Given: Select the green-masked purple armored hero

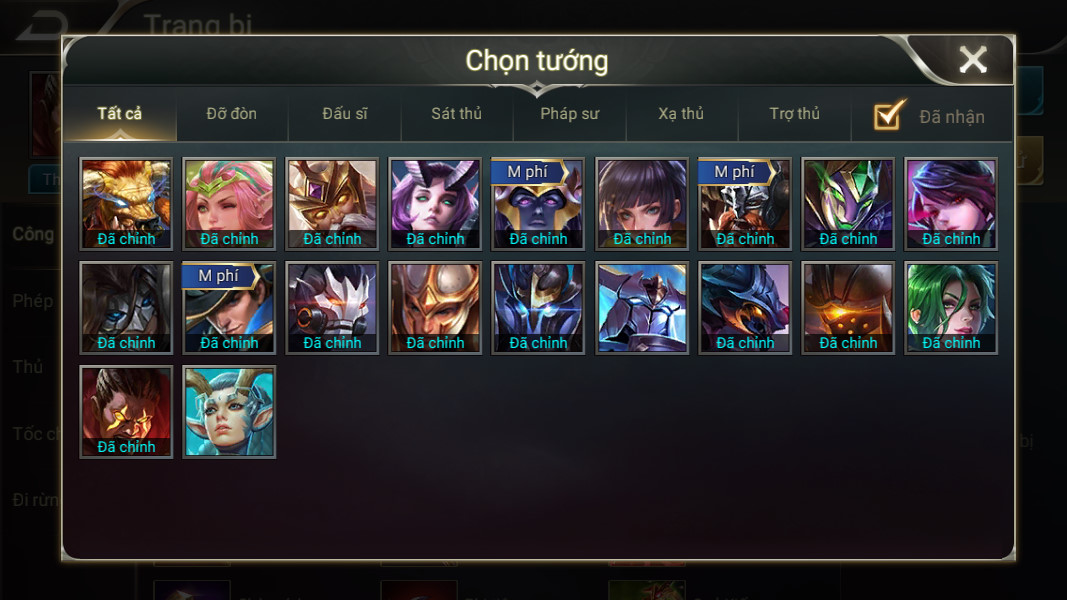Looking at the screenshot, I should point(848,203).
